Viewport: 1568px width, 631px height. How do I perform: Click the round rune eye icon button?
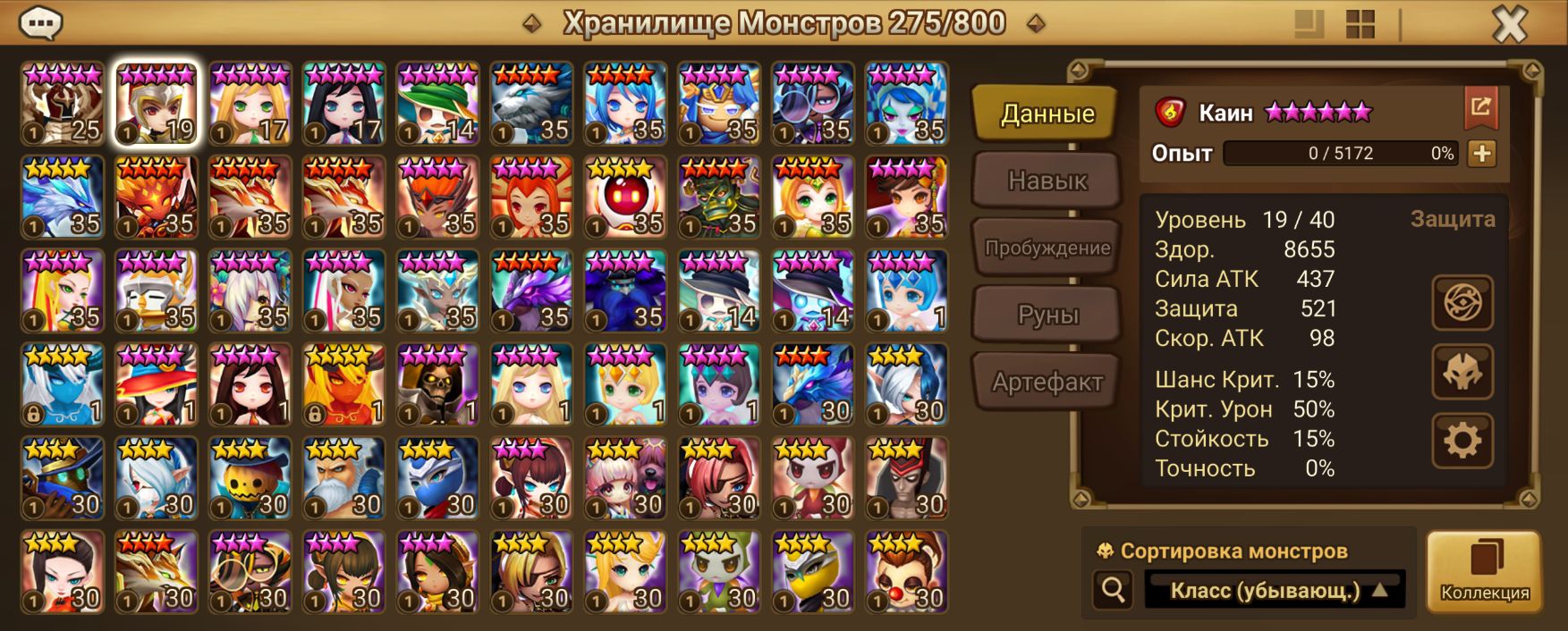click(x=1462, y=303)
